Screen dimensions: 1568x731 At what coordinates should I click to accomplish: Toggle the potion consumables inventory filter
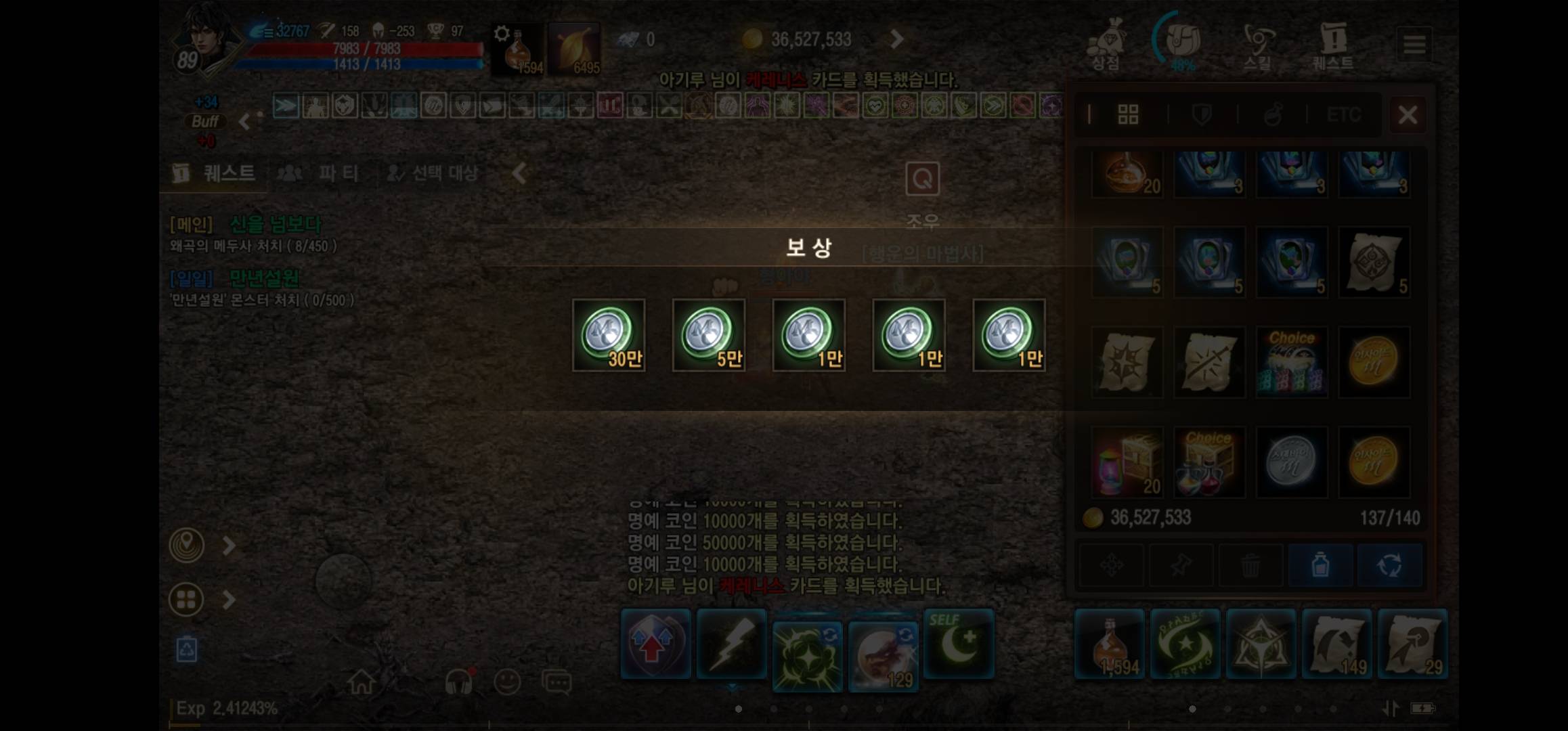point(1273,114)
